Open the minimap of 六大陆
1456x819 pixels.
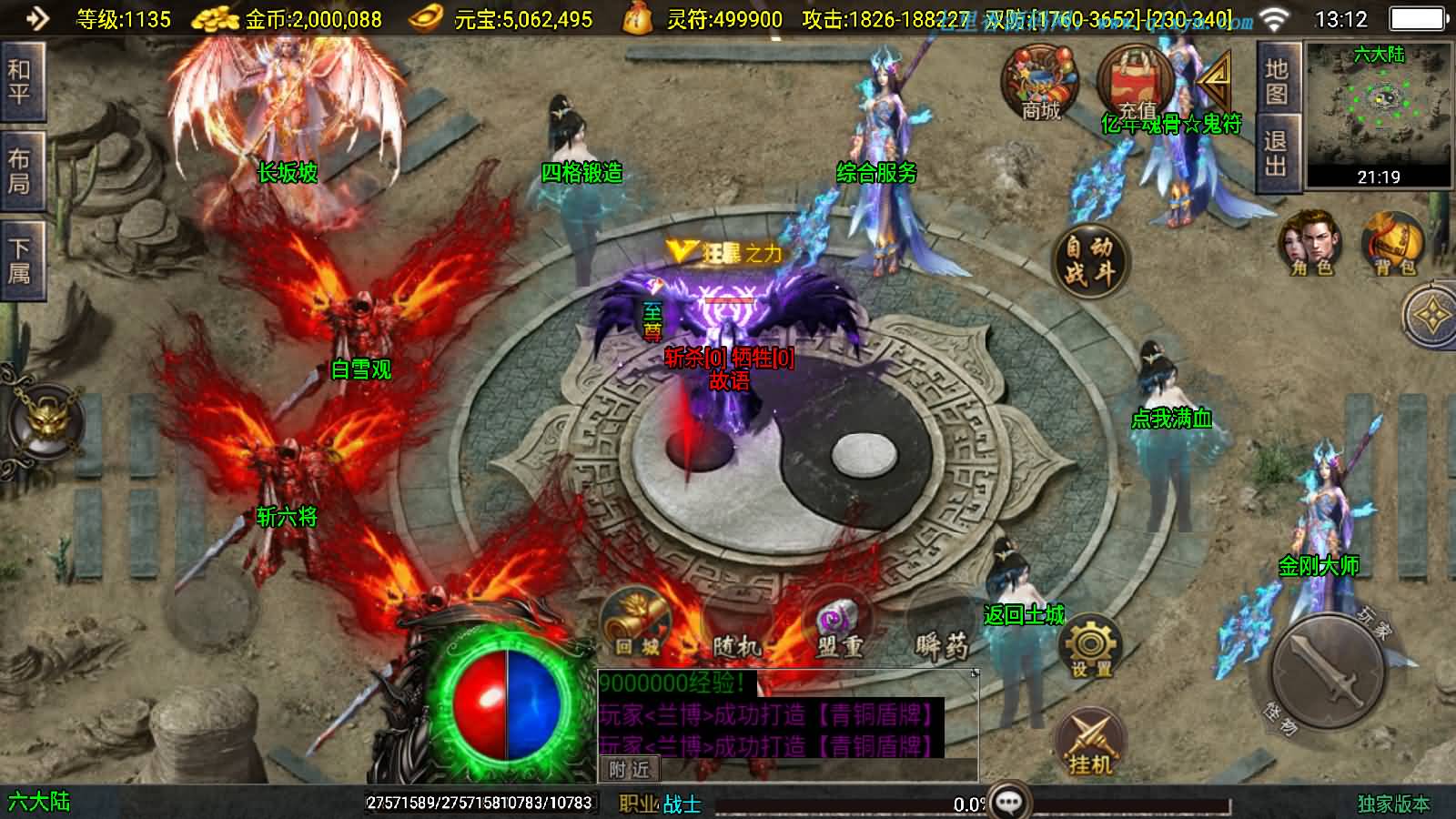pyautogui.click(x=1379, y=114)
